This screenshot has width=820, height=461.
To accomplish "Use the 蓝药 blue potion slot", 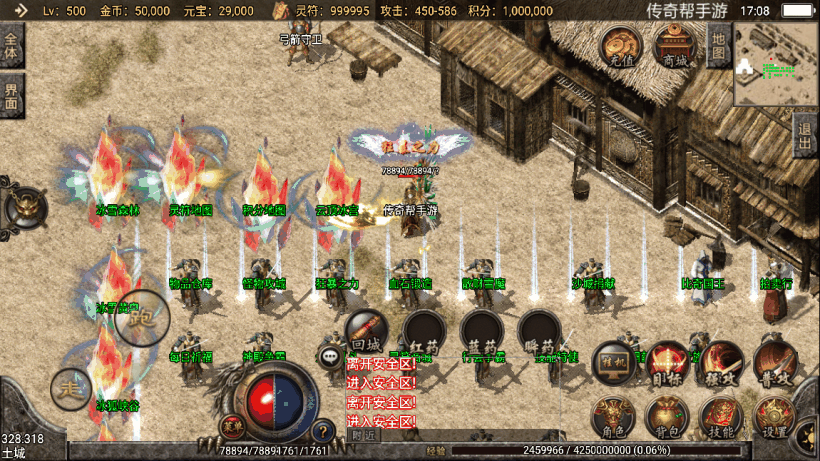I will pyautogui.click(x=480, y=329).
